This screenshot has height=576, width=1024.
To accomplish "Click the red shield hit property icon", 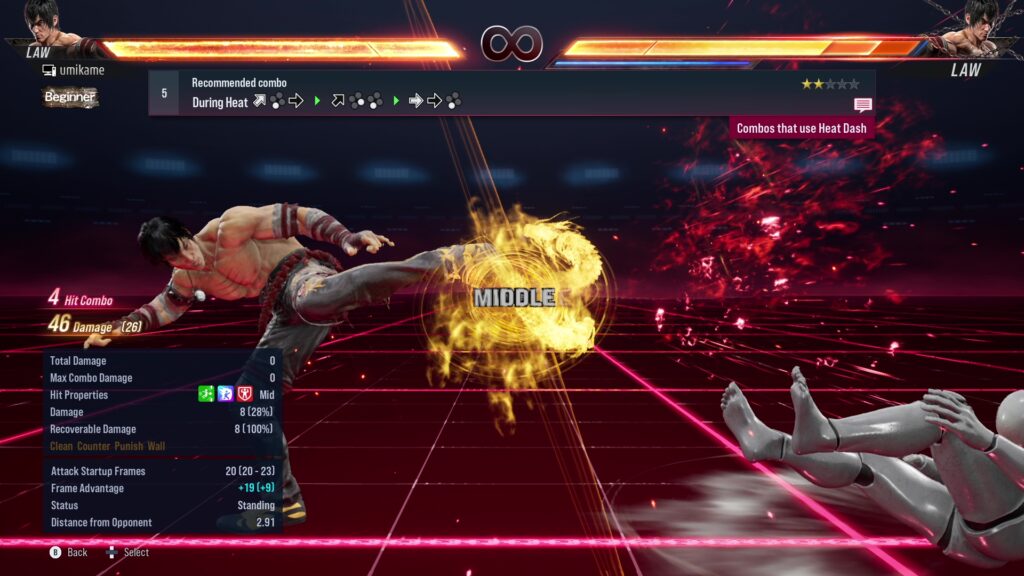I will 244,395.
